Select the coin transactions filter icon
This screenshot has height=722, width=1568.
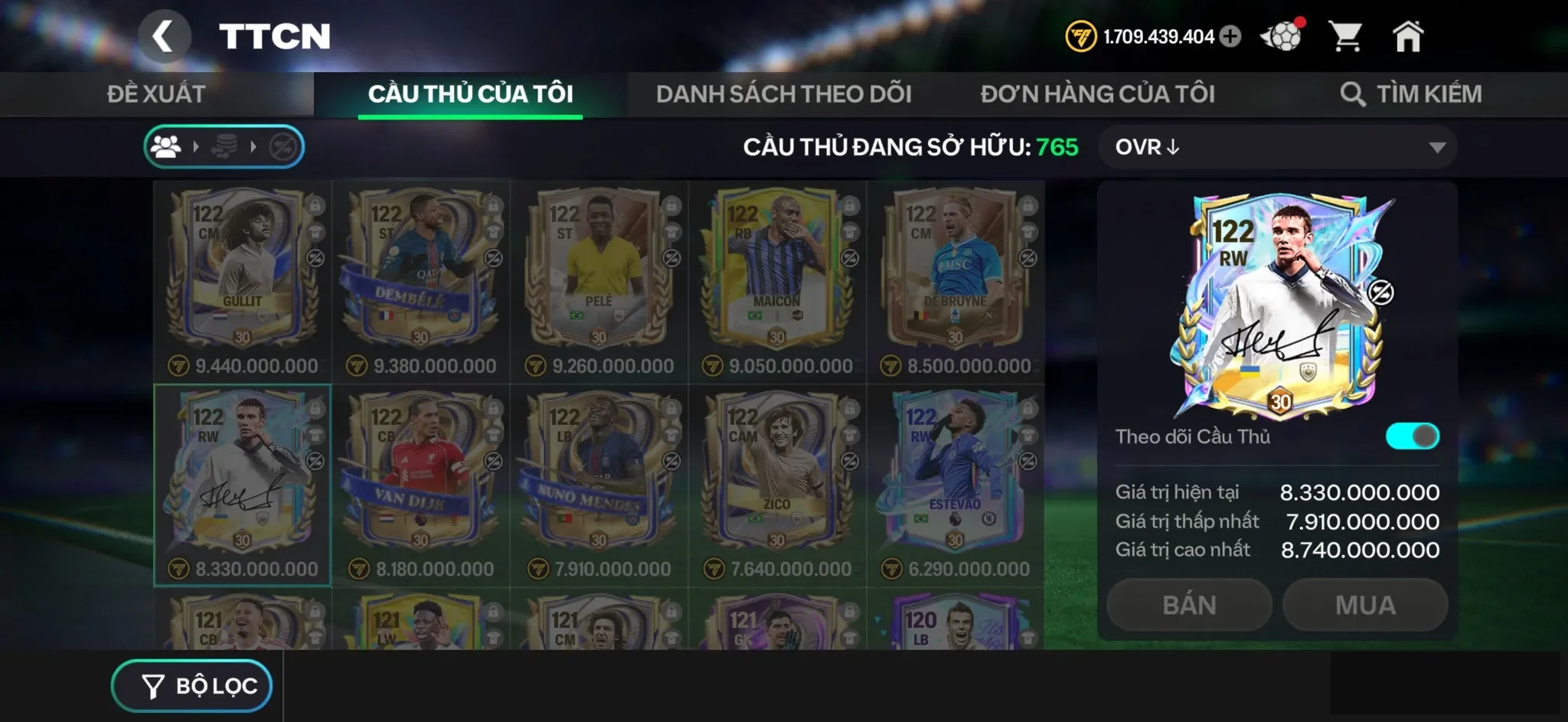pos(224,146)
